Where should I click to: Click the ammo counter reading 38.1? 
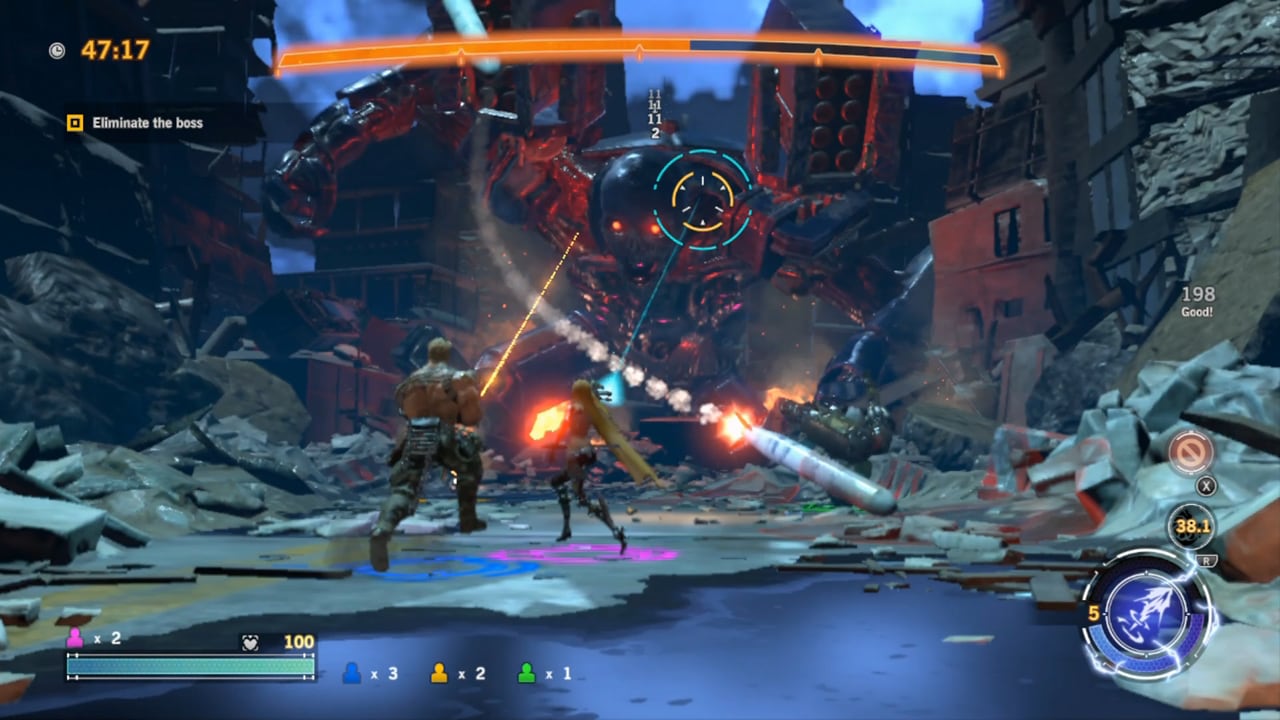pyautogui.click(x=1191, y=525)
